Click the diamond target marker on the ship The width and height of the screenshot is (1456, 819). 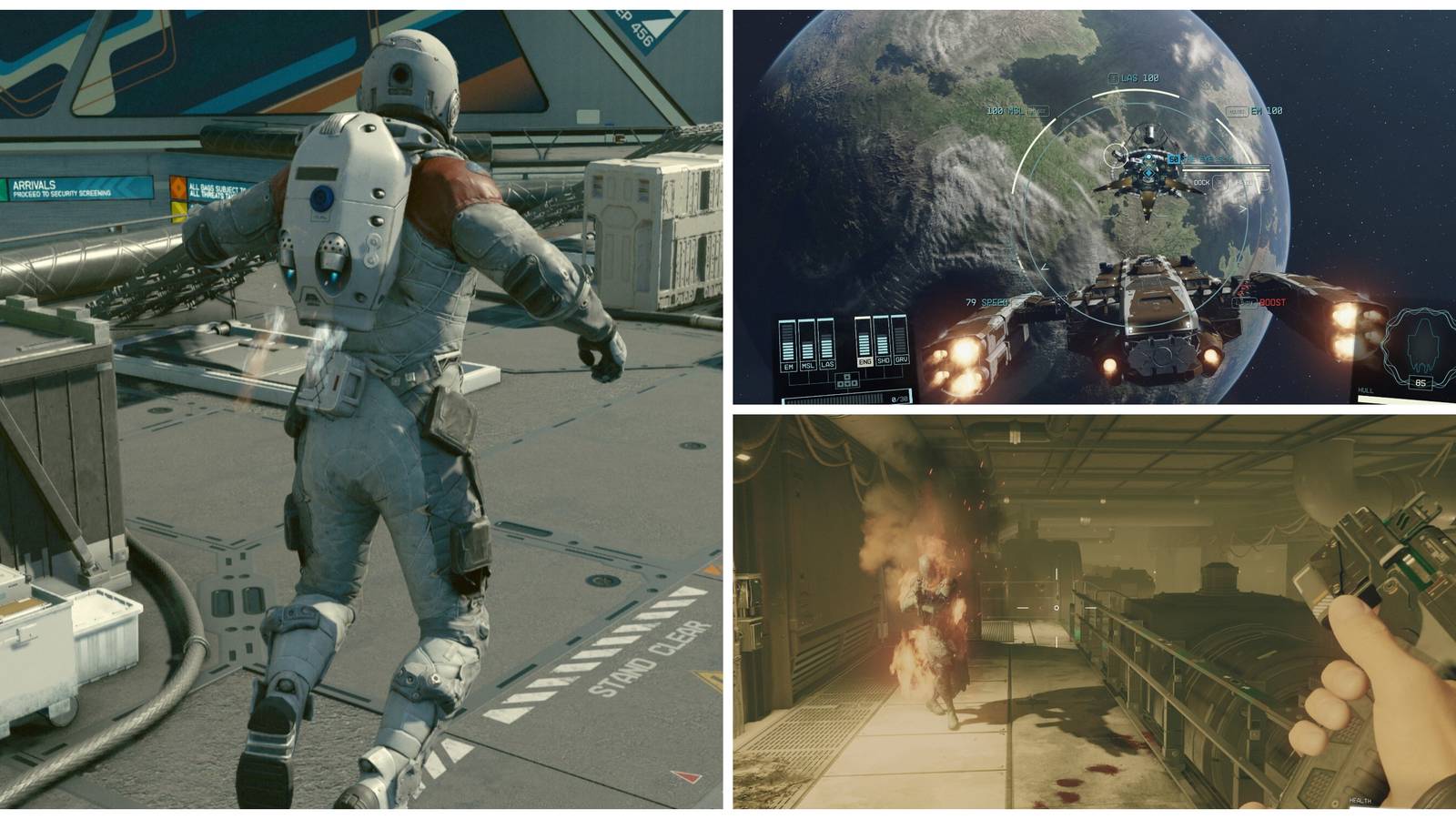[x=1149, y=174]
